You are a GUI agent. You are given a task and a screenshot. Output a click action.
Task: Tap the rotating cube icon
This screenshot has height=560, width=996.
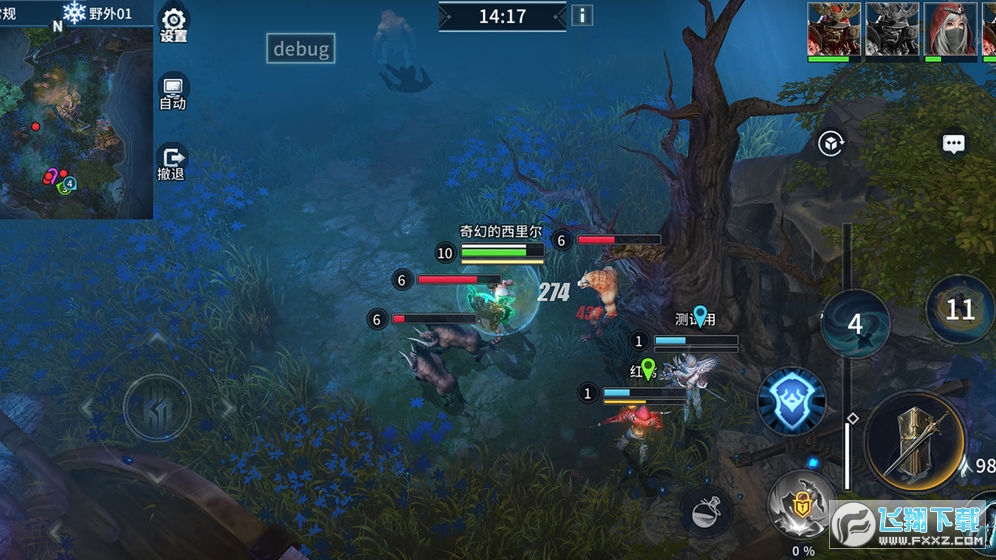[x=829, y=144]
